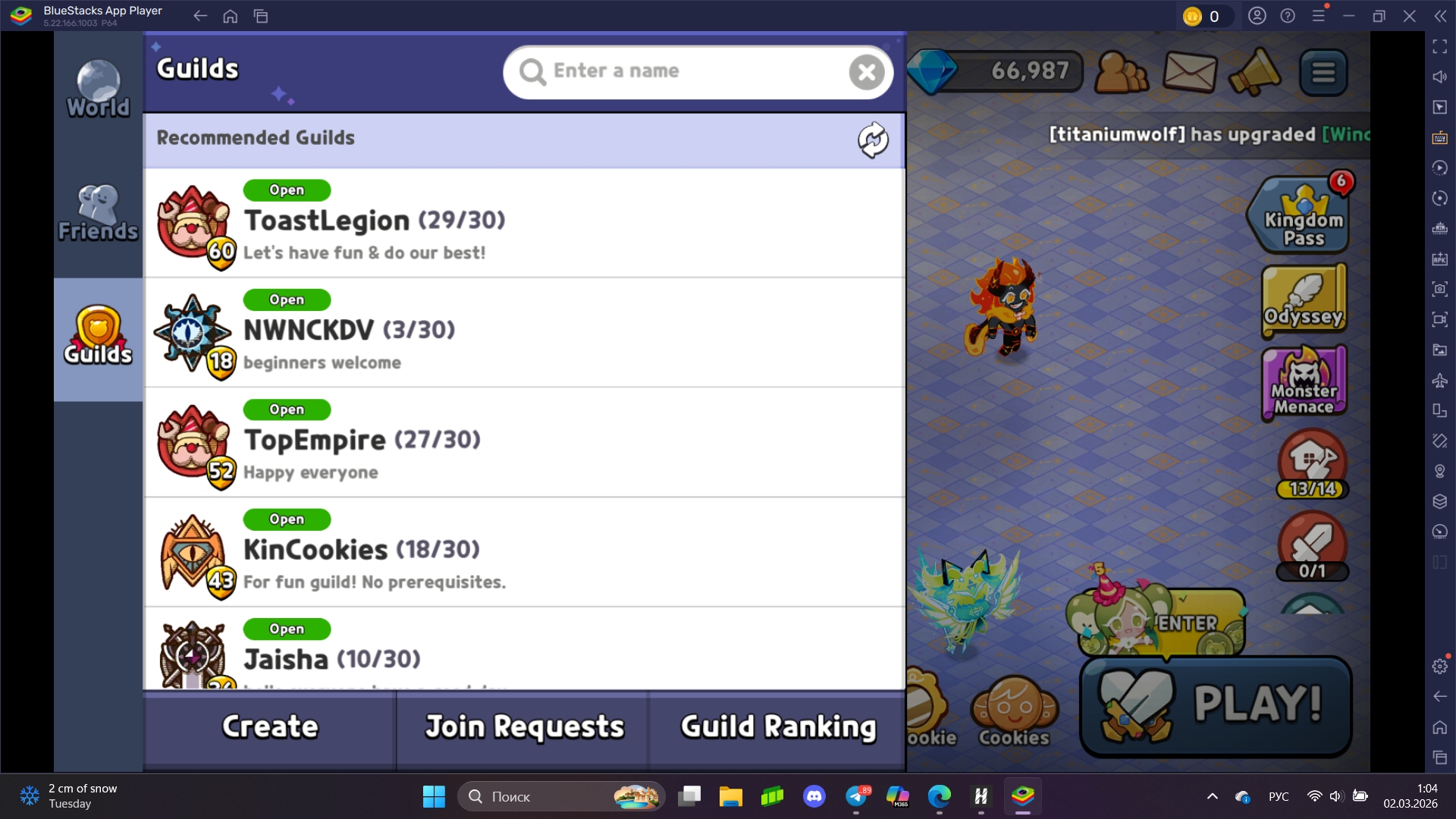Clear the guild search box
The width and height of the screenshot is (1456, 819).
point(867,72)
